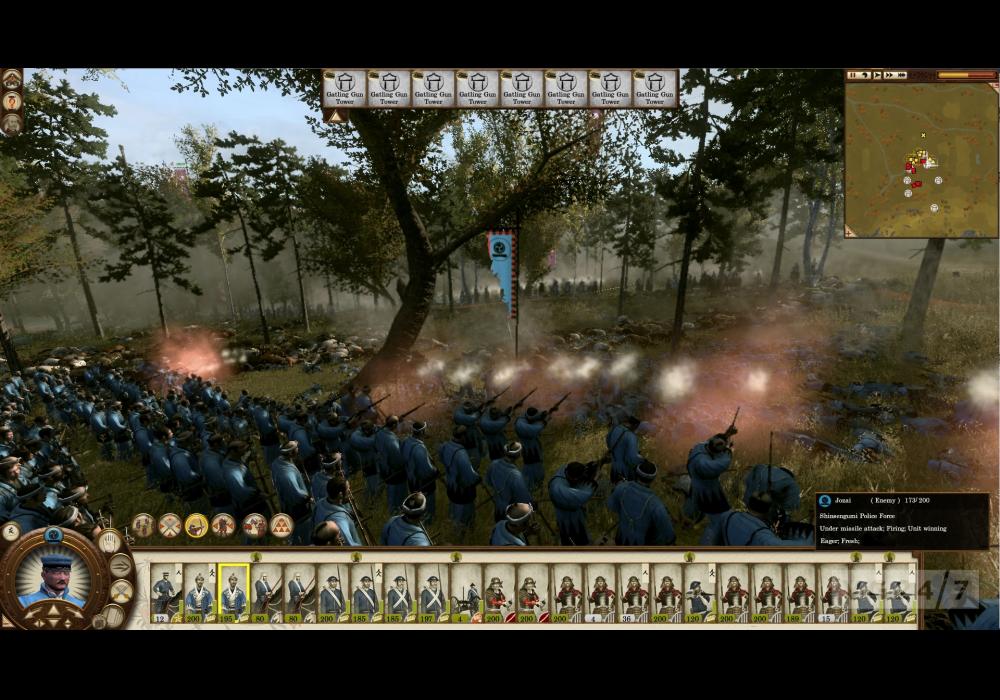
Task: Select the highlighted unit card with 195 men
Action: (x=233, y=593)
